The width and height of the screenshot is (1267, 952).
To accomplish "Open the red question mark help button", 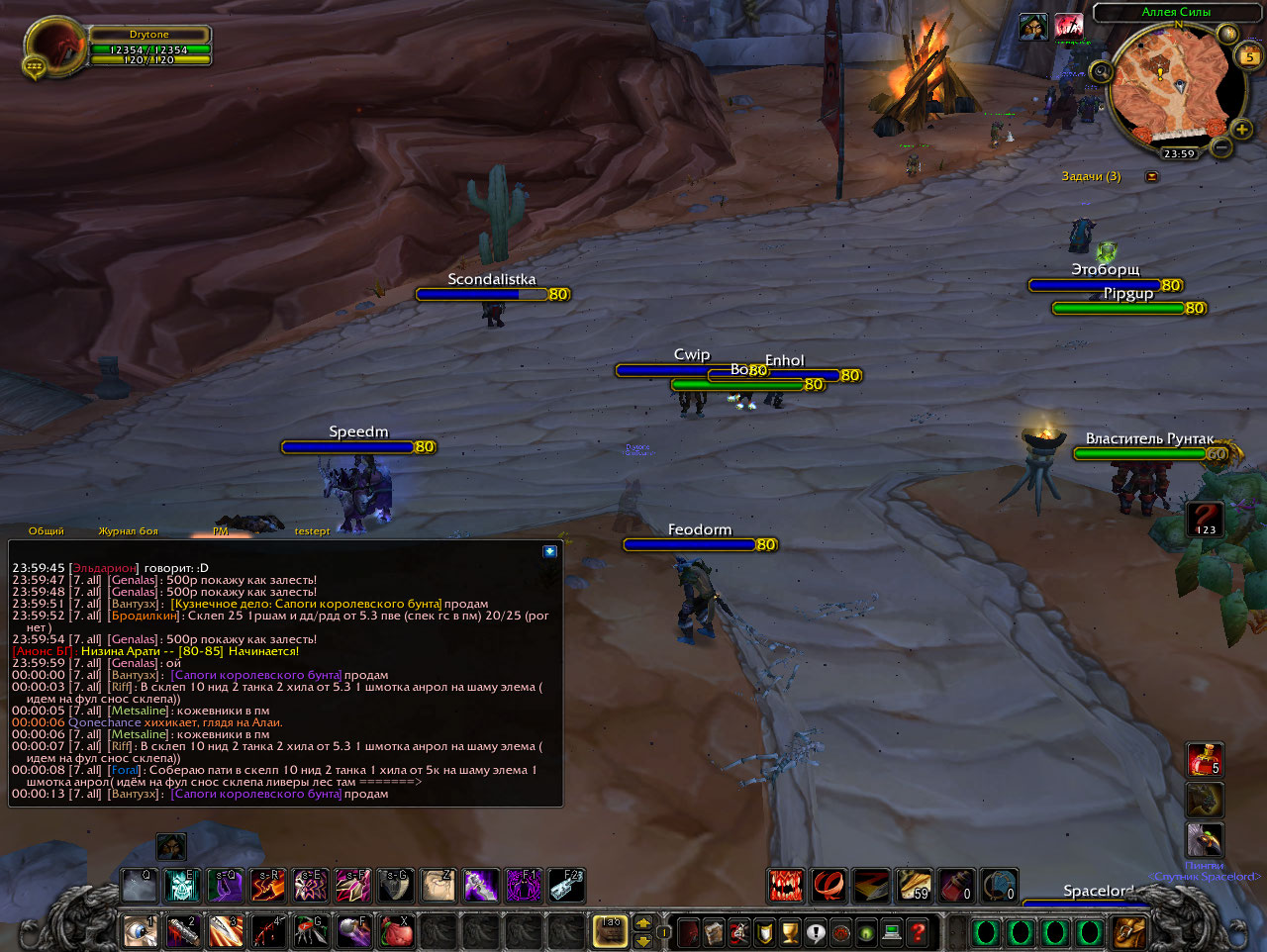I will [x=918, y=932].
